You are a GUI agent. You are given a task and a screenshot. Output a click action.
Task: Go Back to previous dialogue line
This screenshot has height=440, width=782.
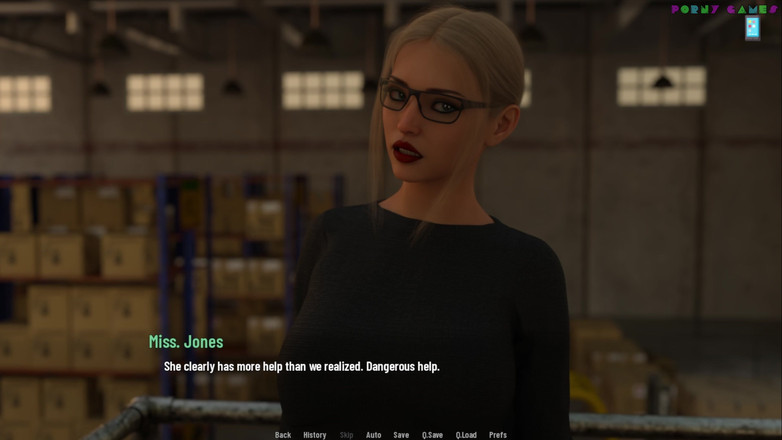pyautogui.click(x=283, y=435)
